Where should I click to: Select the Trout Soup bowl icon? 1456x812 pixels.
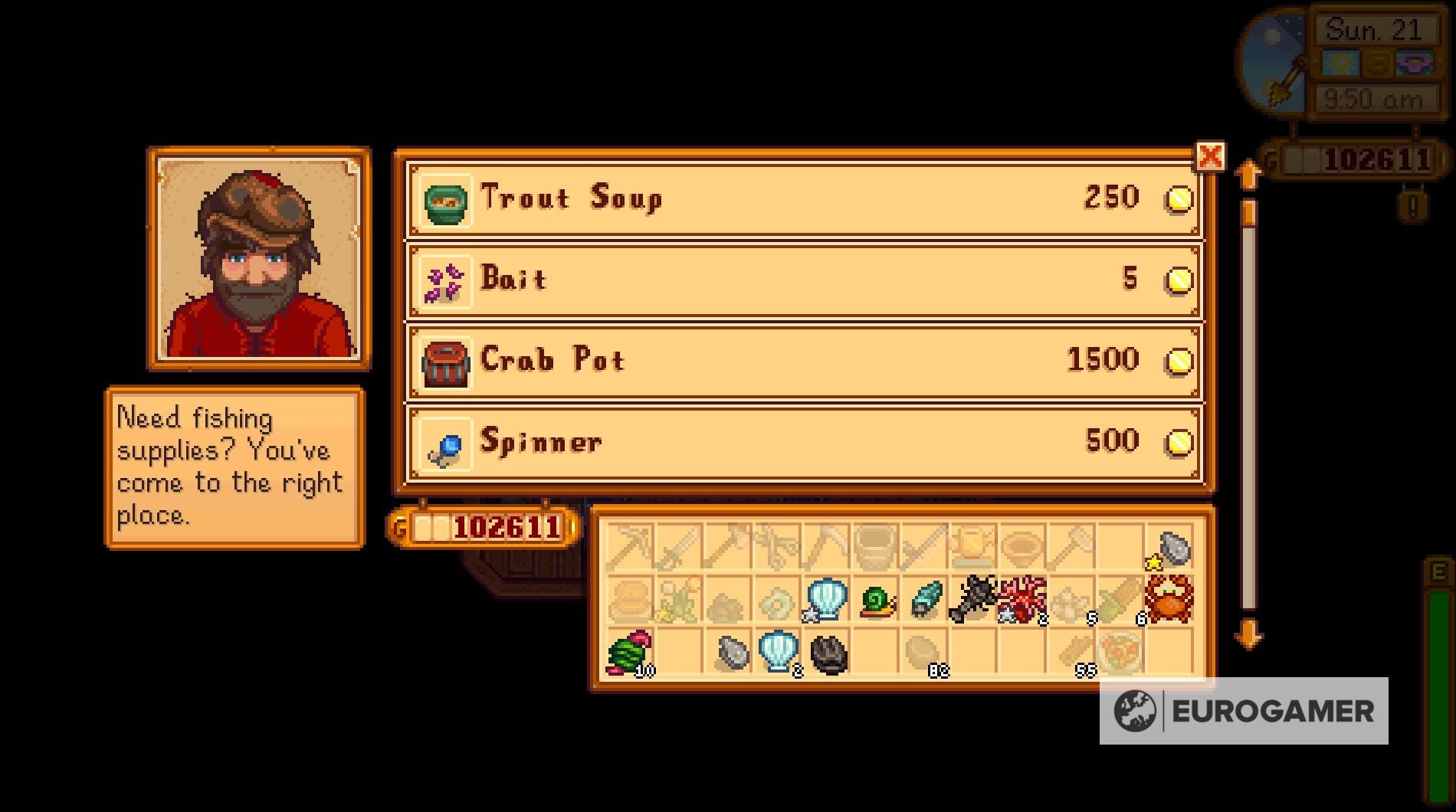point(444,201)
